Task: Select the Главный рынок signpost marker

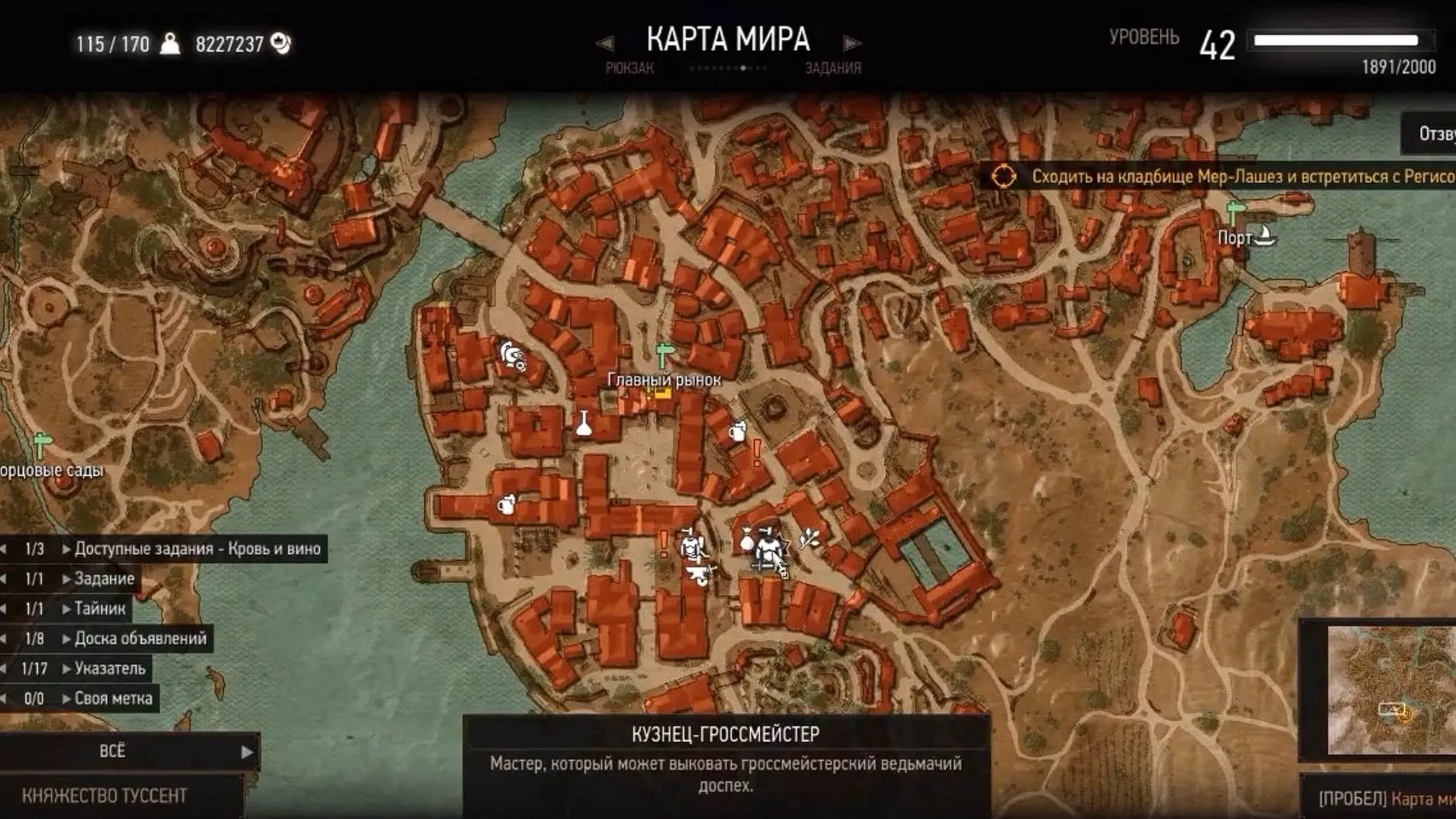Action: coord(663,354)
